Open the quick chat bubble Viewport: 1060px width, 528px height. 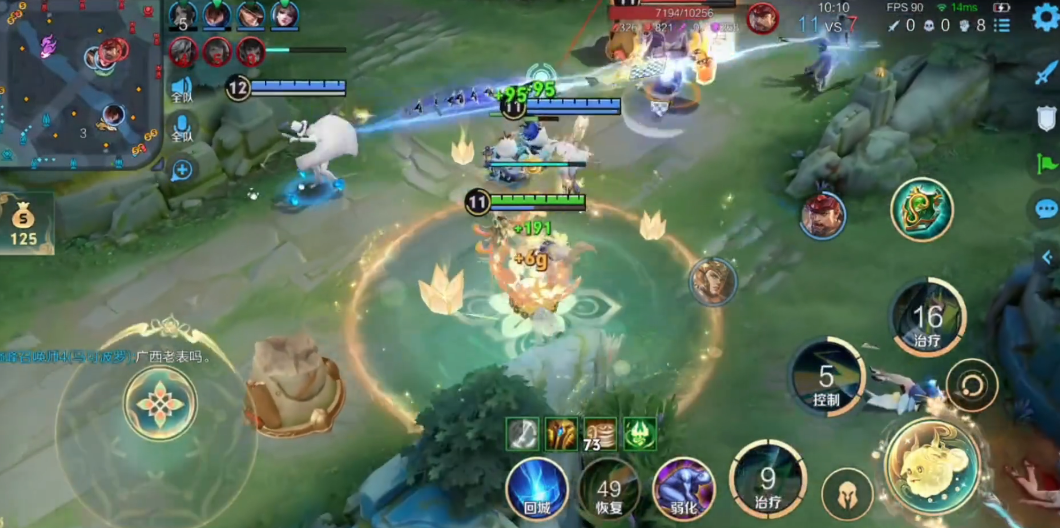(x=1046, y=209)
